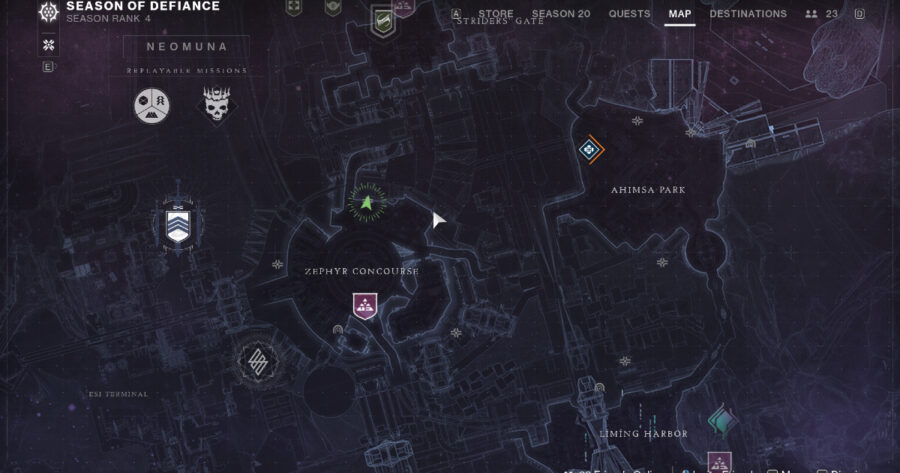This screenshot has width=900, height=473.
Task: Go to the Destinations tab
Action: 748,14
